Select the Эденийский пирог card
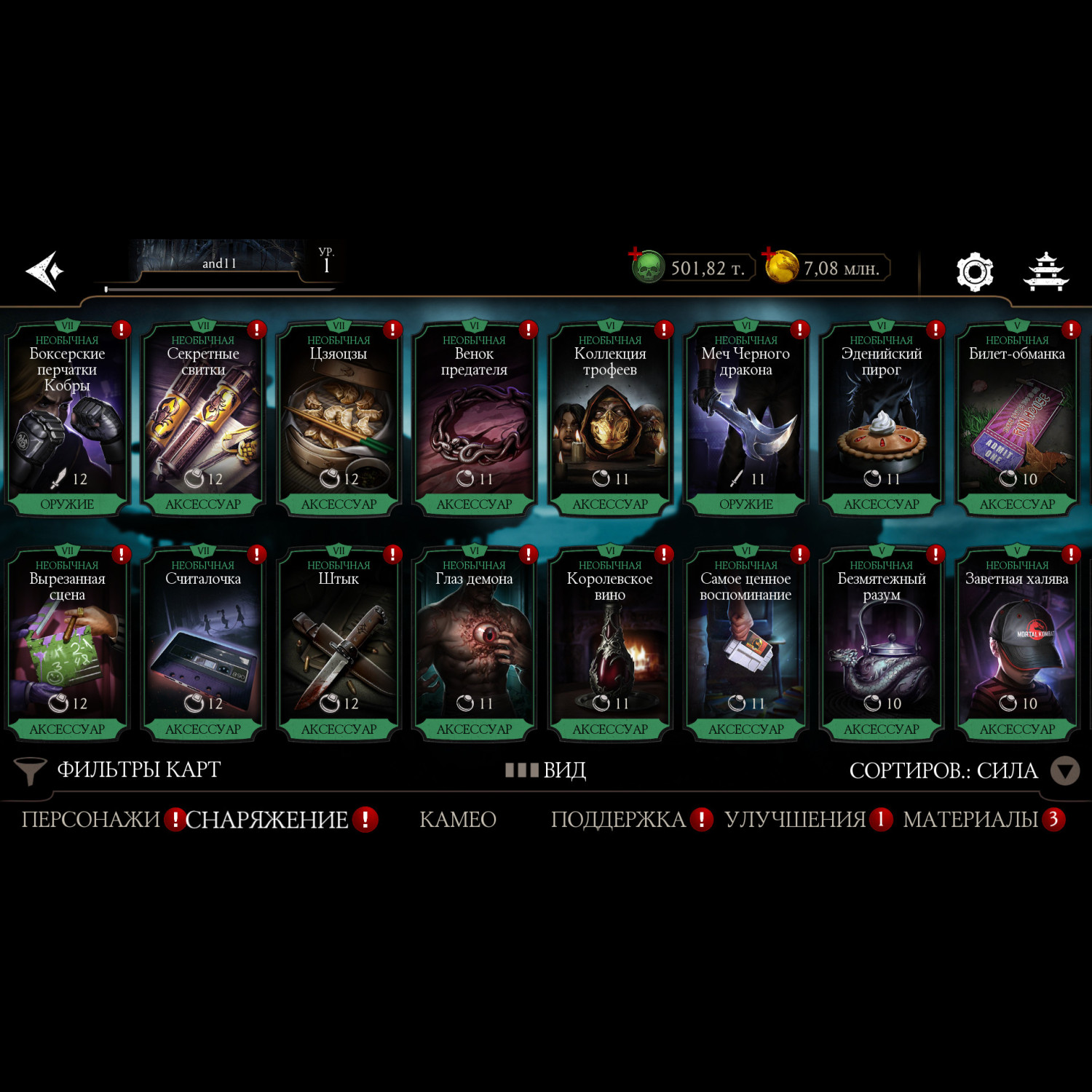 (x=881, y=419)
